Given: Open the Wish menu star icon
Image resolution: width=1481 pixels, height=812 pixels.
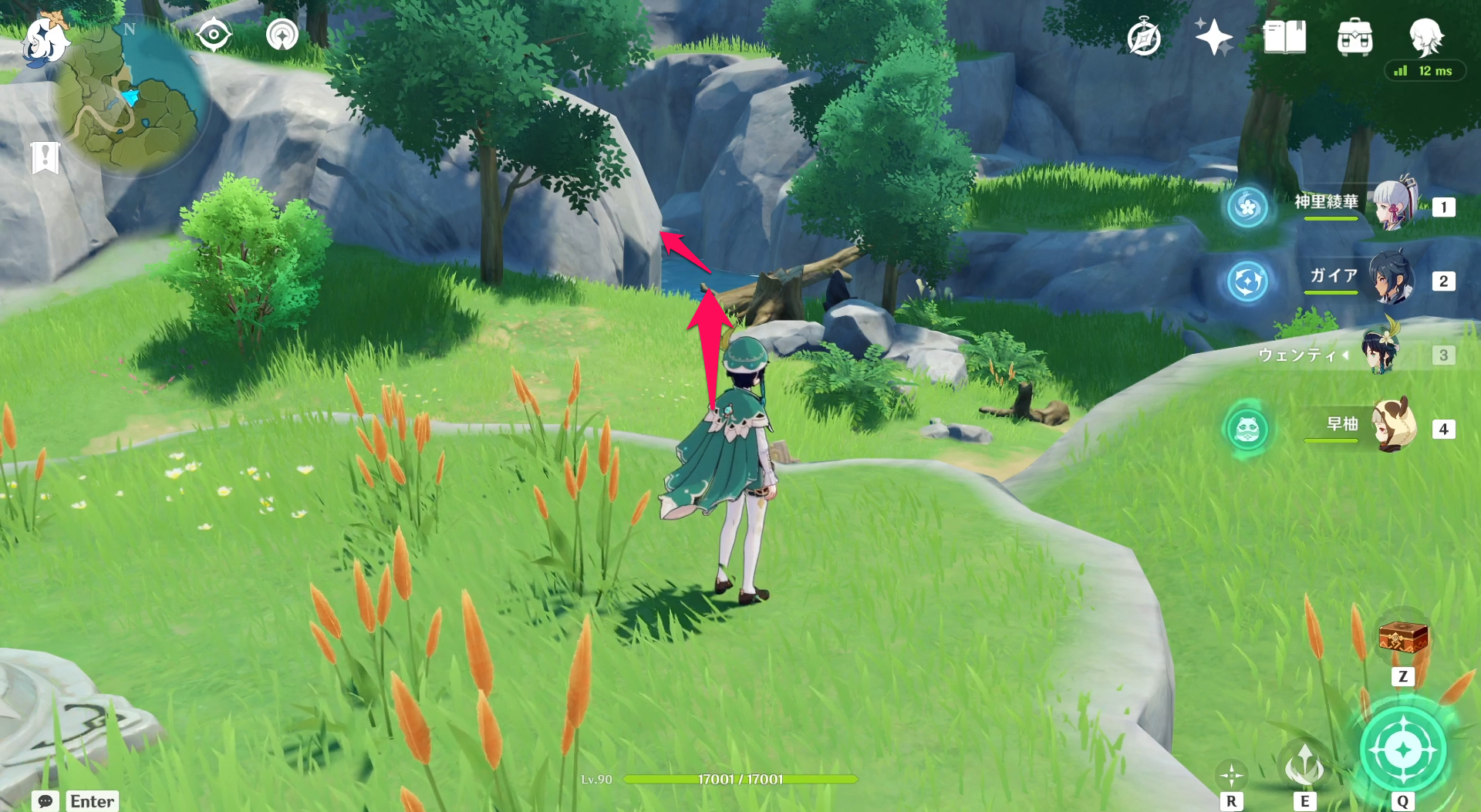Looking at the screenshot, I should pyautogui.click(x=1213, y=36).
